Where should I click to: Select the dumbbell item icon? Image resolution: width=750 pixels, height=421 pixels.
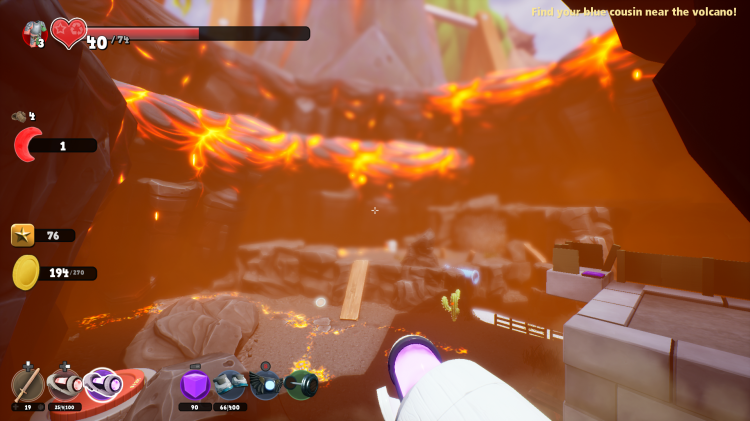pos(301,385)
